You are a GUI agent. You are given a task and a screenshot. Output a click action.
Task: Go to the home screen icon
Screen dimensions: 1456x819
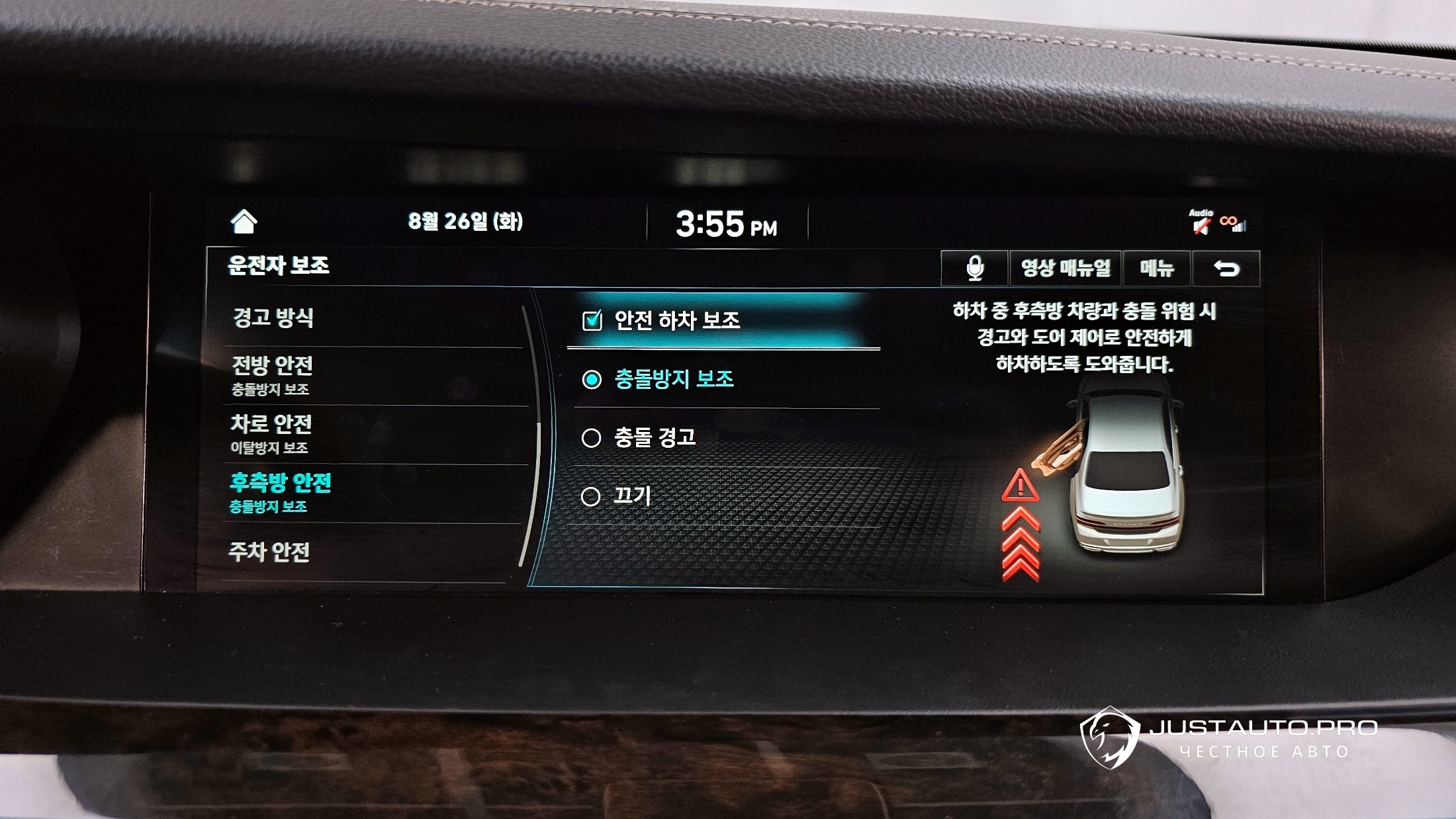pos(244,222)
